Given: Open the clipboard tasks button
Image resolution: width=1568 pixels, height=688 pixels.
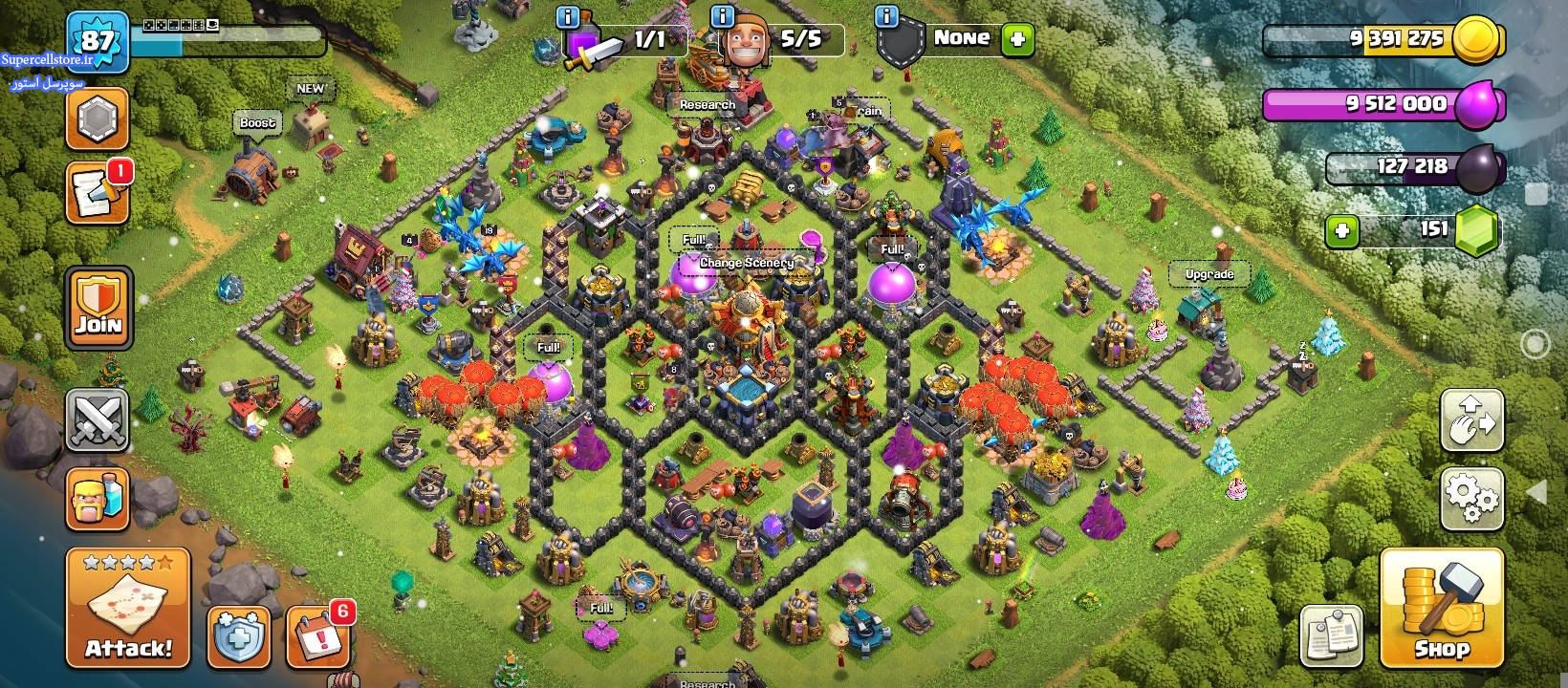Looking at the screenshot, I should point(1331,634).
